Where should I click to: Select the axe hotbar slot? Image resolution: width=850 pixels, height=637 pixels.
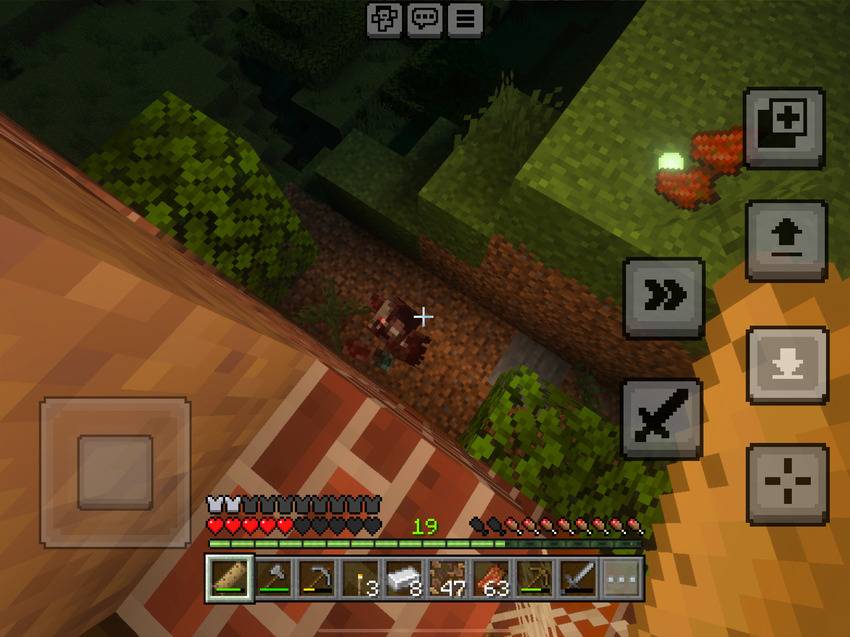[274, 578]
